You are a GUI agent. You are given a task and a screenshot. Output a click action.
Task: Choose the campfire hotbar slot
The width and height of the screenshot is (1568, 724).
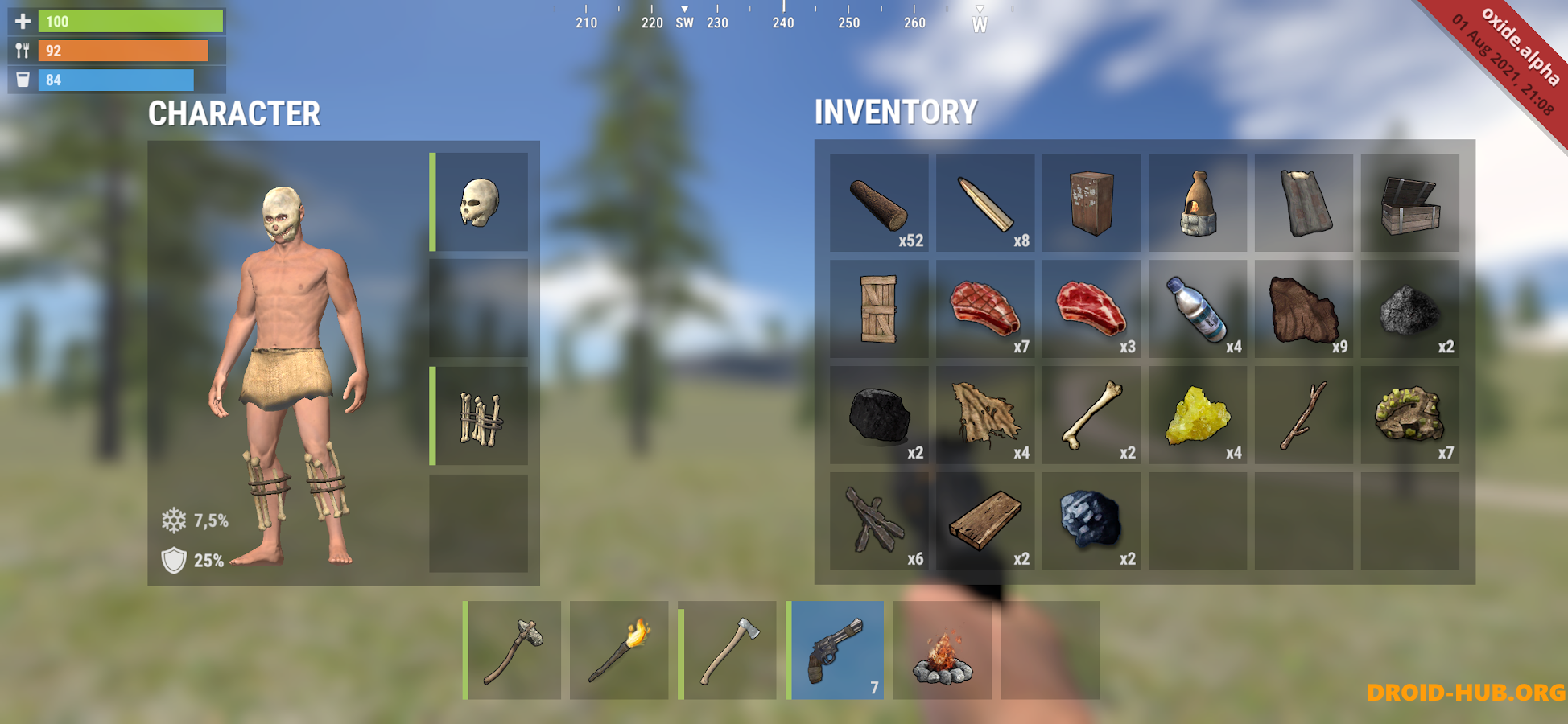tap(943, 650)
